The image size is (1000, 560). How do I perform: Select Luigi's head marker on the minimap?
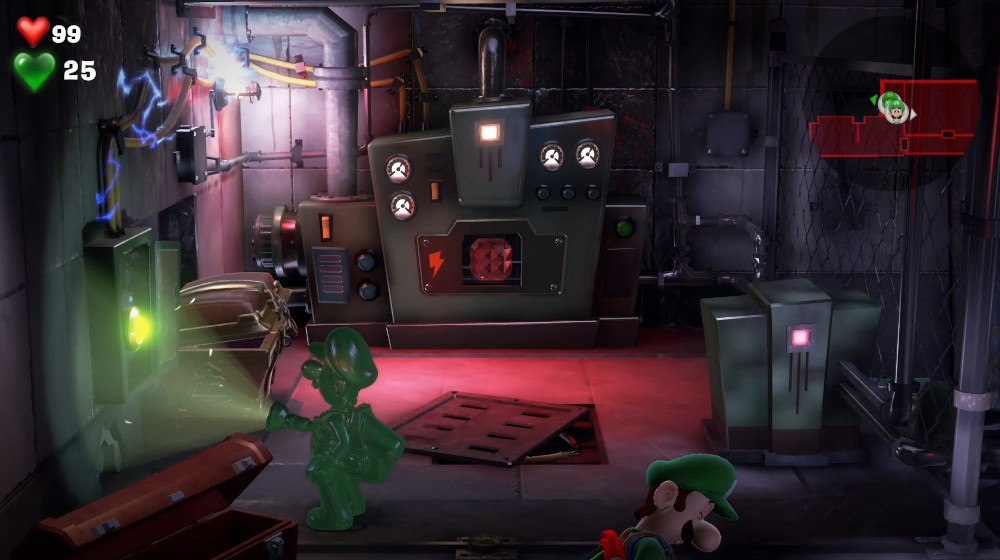(x=895, y=106)
